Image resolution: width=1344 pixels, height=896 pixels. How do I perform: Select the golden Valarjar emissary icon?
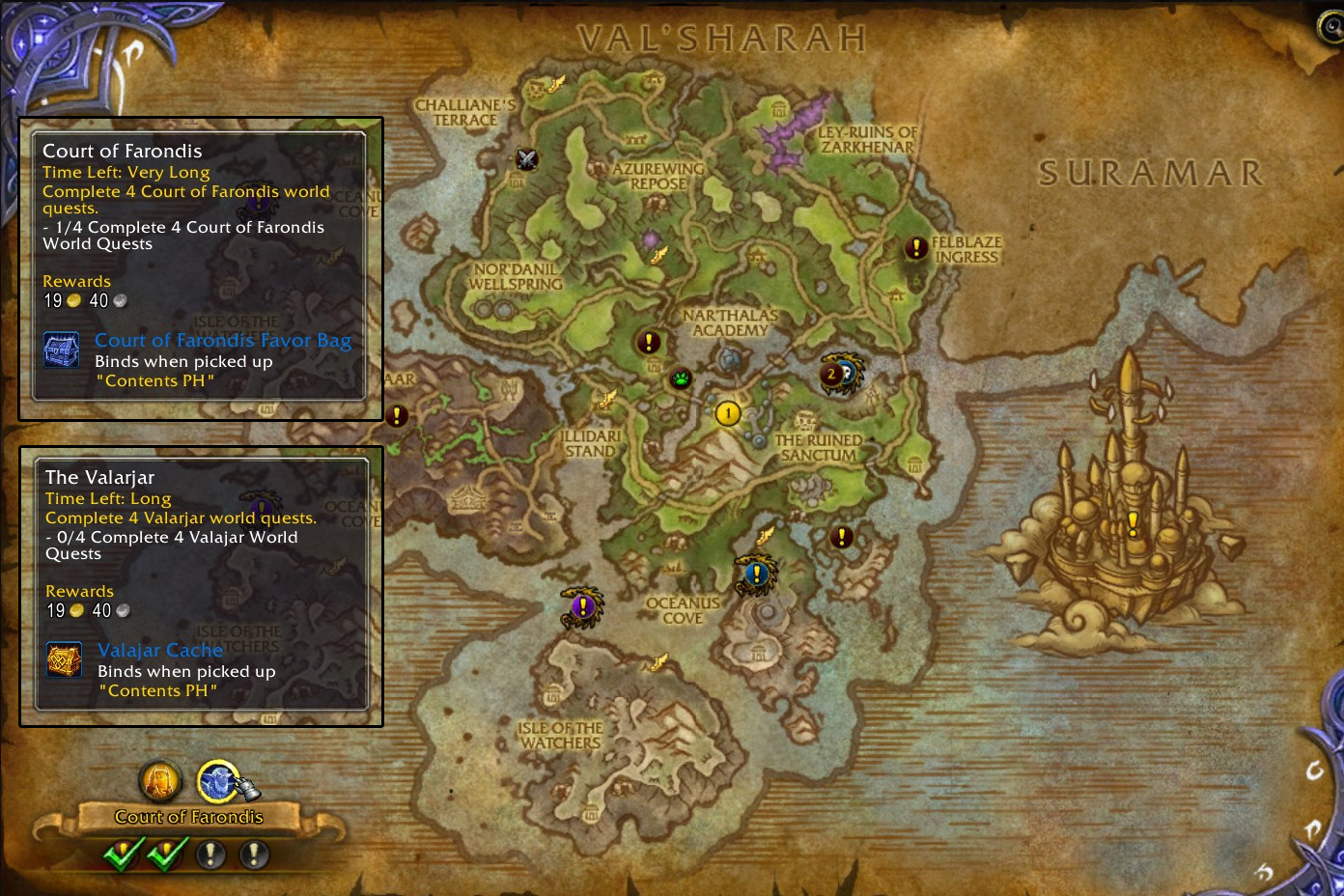pyautogui.click(x=160, y=781)
